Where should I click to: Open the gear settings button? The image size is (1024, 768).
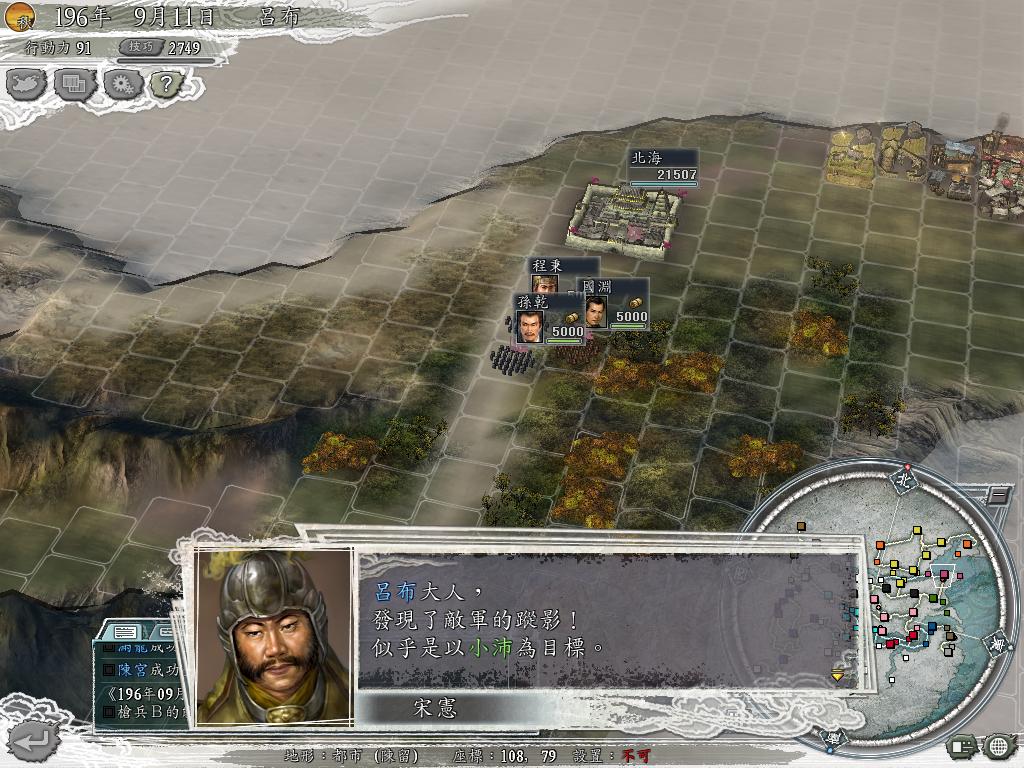tap(121, 84)
